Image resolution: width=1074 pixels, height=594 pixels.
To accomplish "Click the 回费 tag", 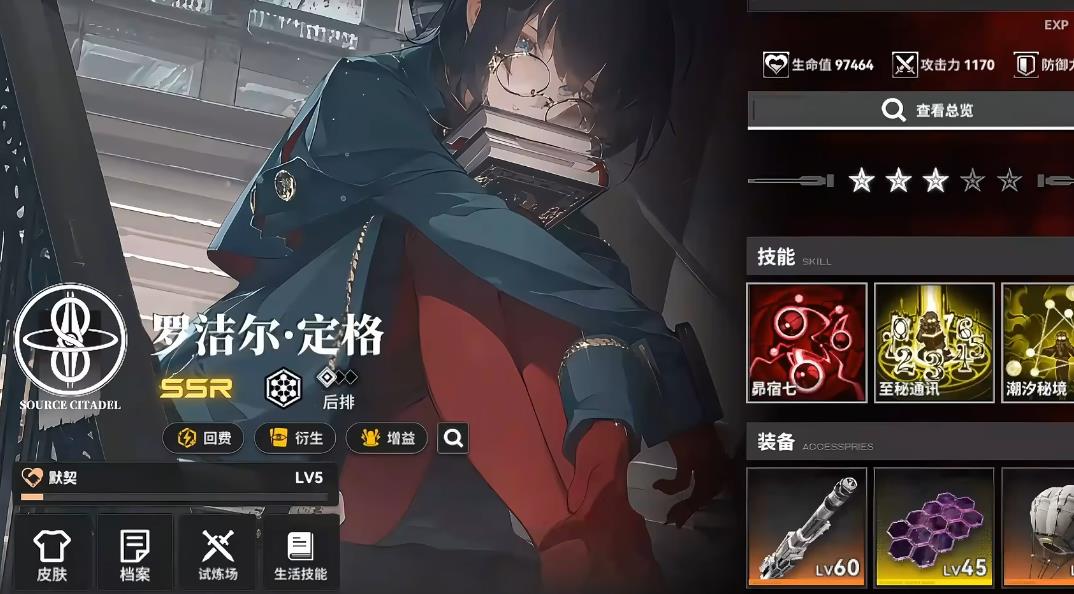I will point(203,438).
